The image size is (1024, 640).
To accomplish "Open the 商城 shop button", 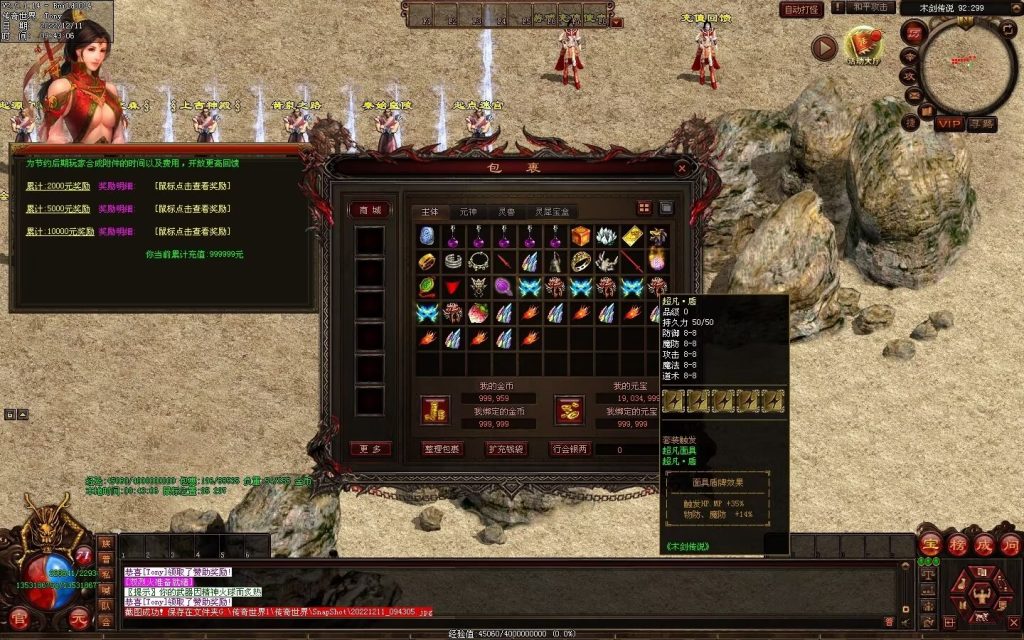I will [x=370, y=210].
